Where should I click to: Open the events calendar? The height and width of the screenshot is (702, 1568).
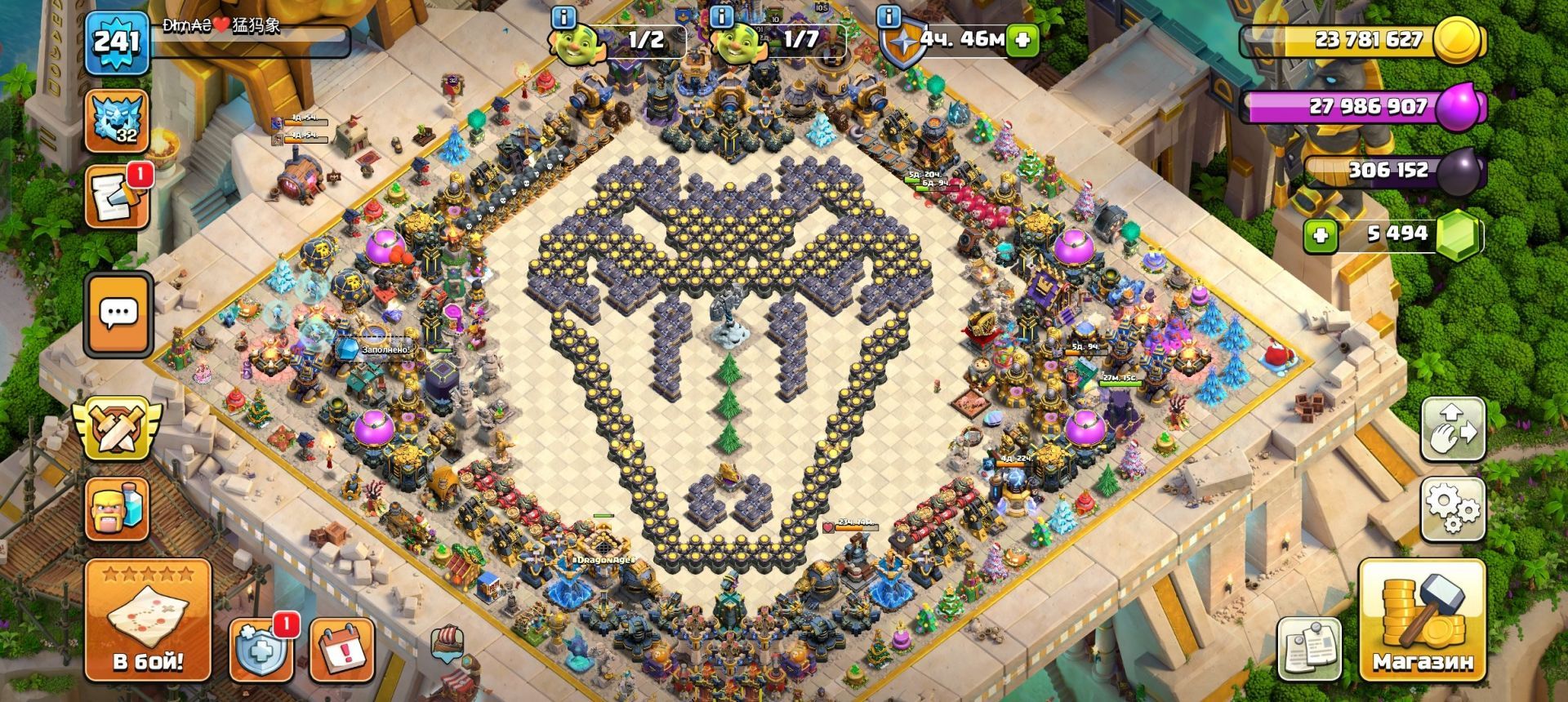pyautogui.click(x=342, y=651)
